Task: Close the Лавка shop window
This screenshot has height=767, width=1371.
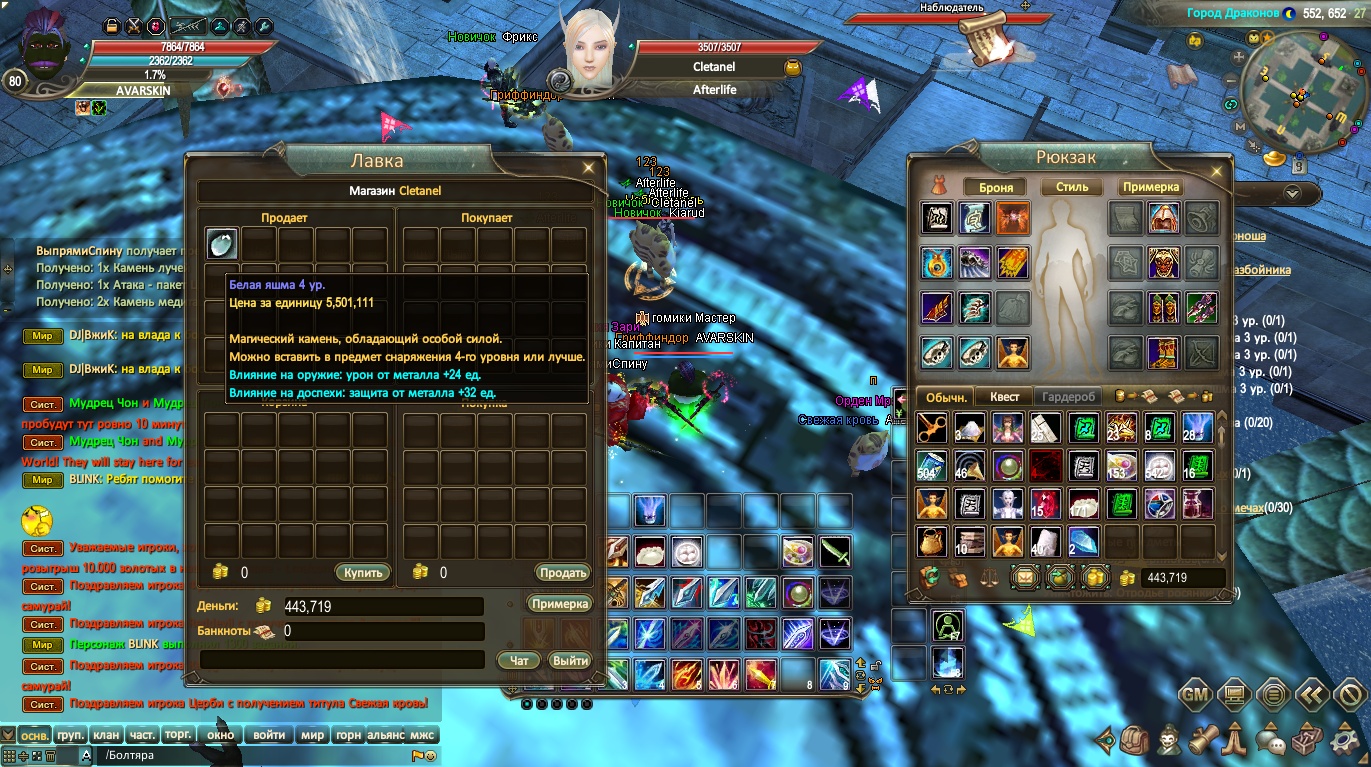Action: click(x=589, y=168)
